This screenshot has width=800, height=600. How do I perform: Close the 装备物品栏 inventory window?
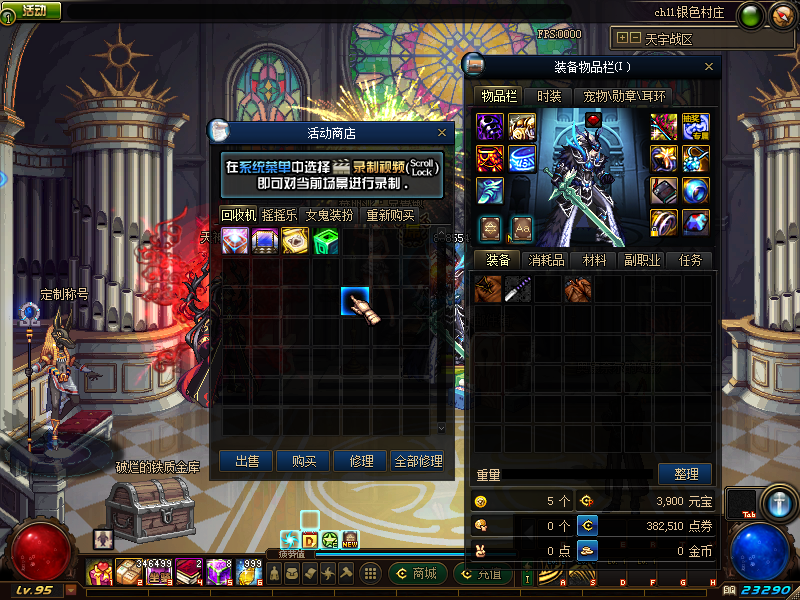pos(710,67)
